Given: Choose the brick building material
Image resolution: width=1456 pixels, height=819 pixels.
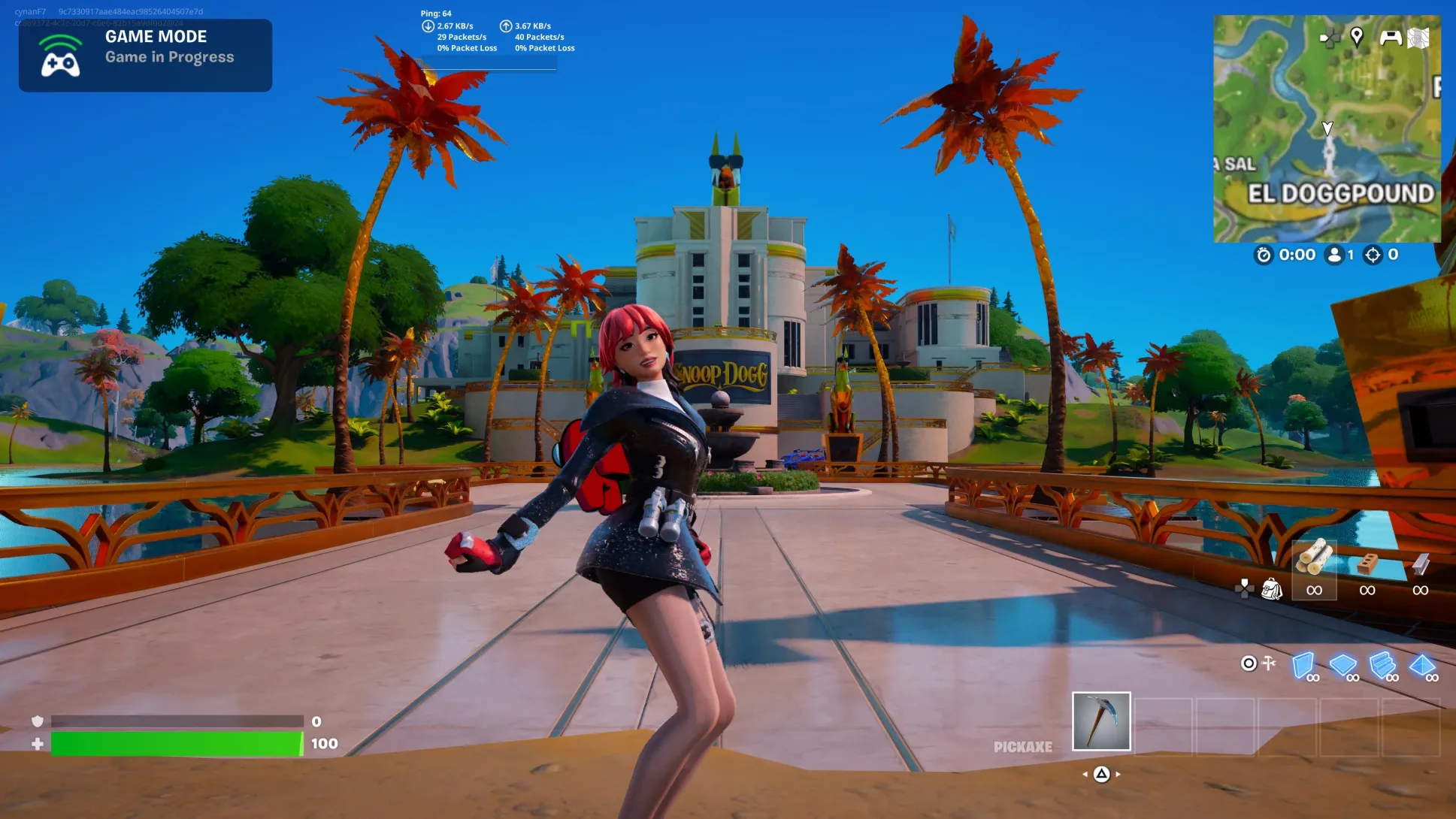Looking at the screenshot, I should [x=1367, y=563].
